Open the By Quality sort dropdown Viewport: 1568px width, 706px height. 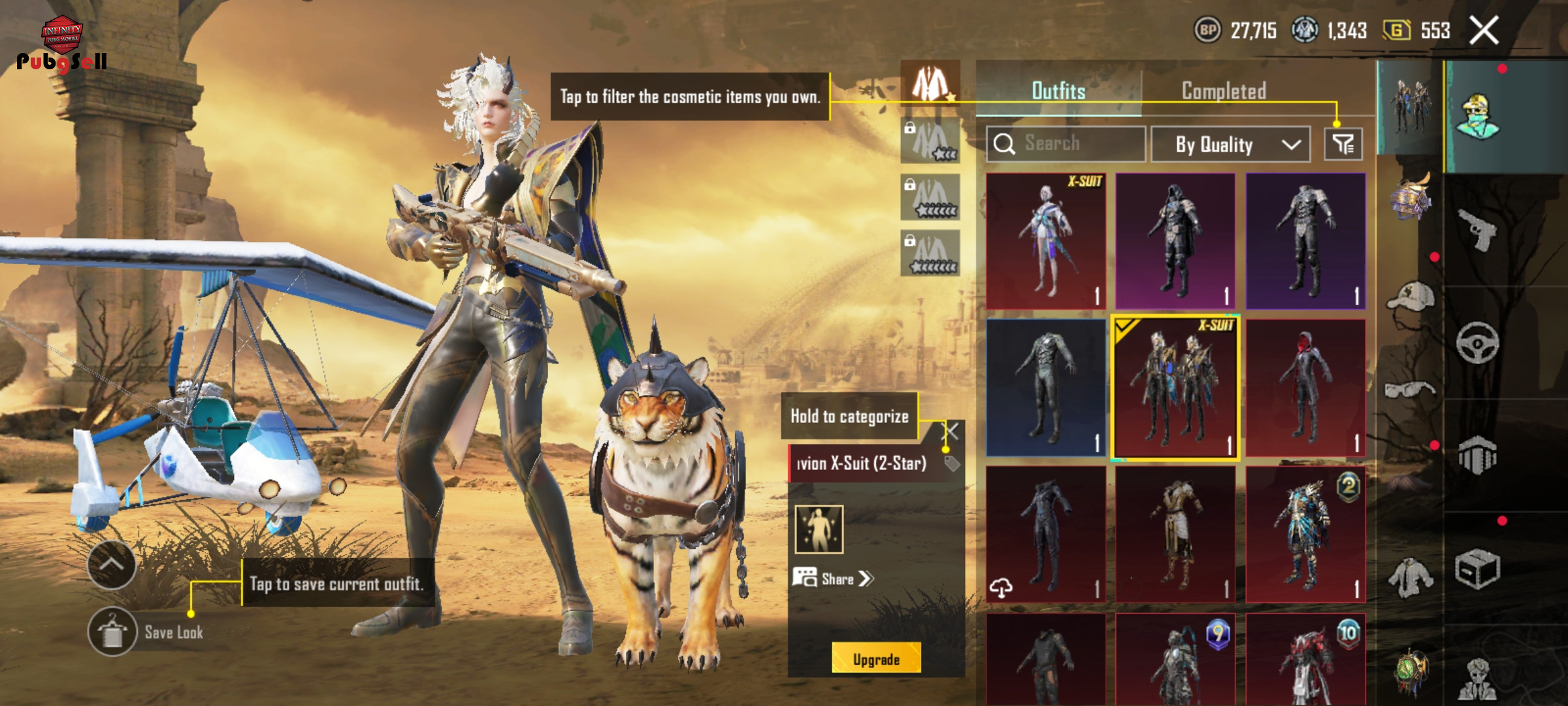tap(1230, 144)
